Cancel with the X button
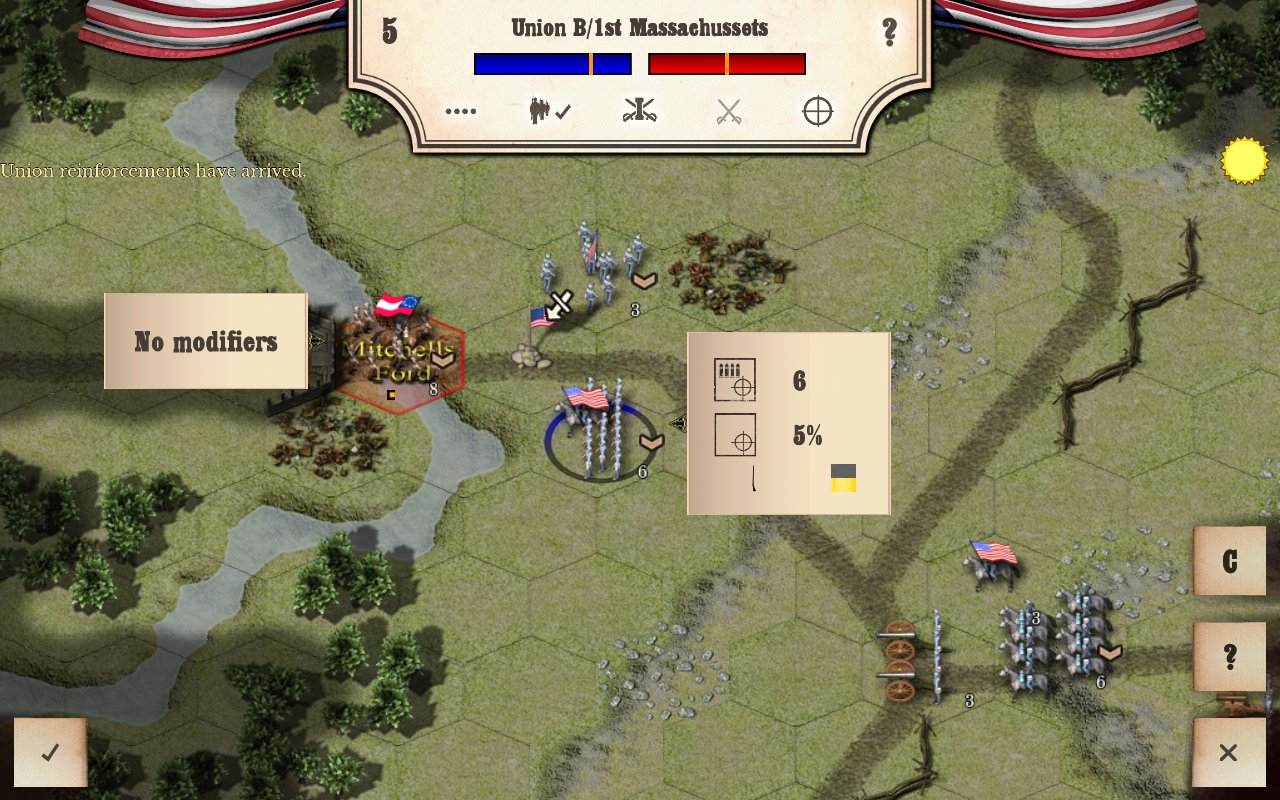Screen dimensions: 1280x800 point(1228,753)
